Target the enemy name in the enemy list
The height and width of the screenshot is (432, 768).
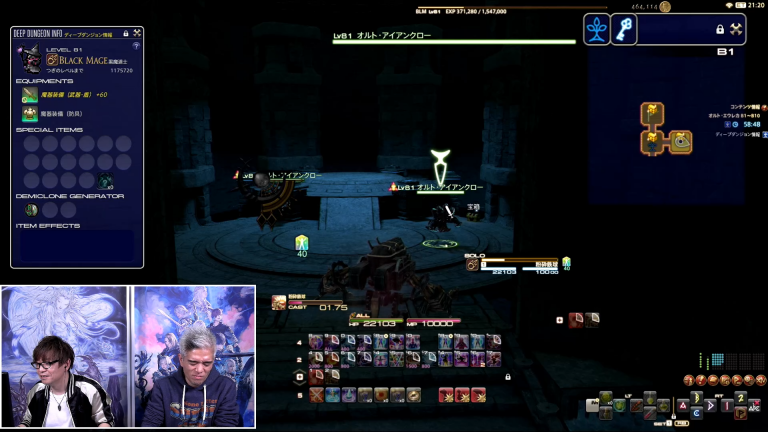[440, 187]
